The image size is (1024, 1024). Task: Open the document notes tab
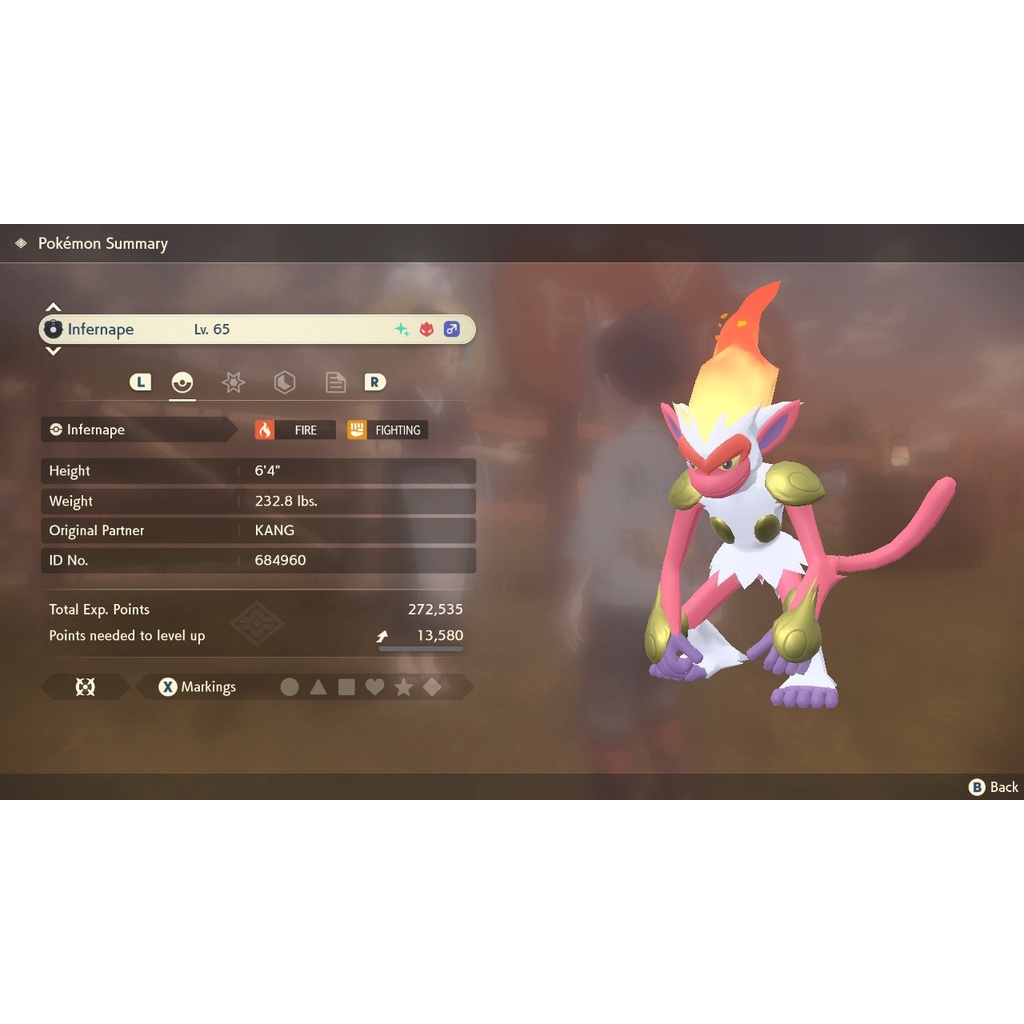click(x=335, y=382)
